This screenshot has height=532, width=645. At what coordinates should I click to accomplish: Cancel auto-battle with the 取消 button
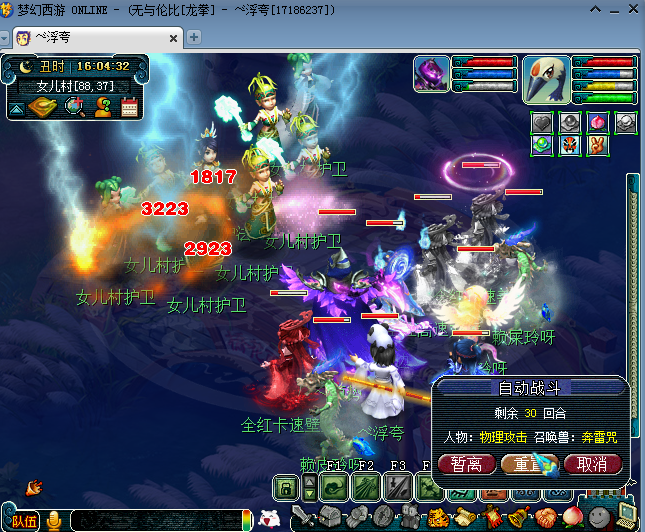[x=592, y=464]
